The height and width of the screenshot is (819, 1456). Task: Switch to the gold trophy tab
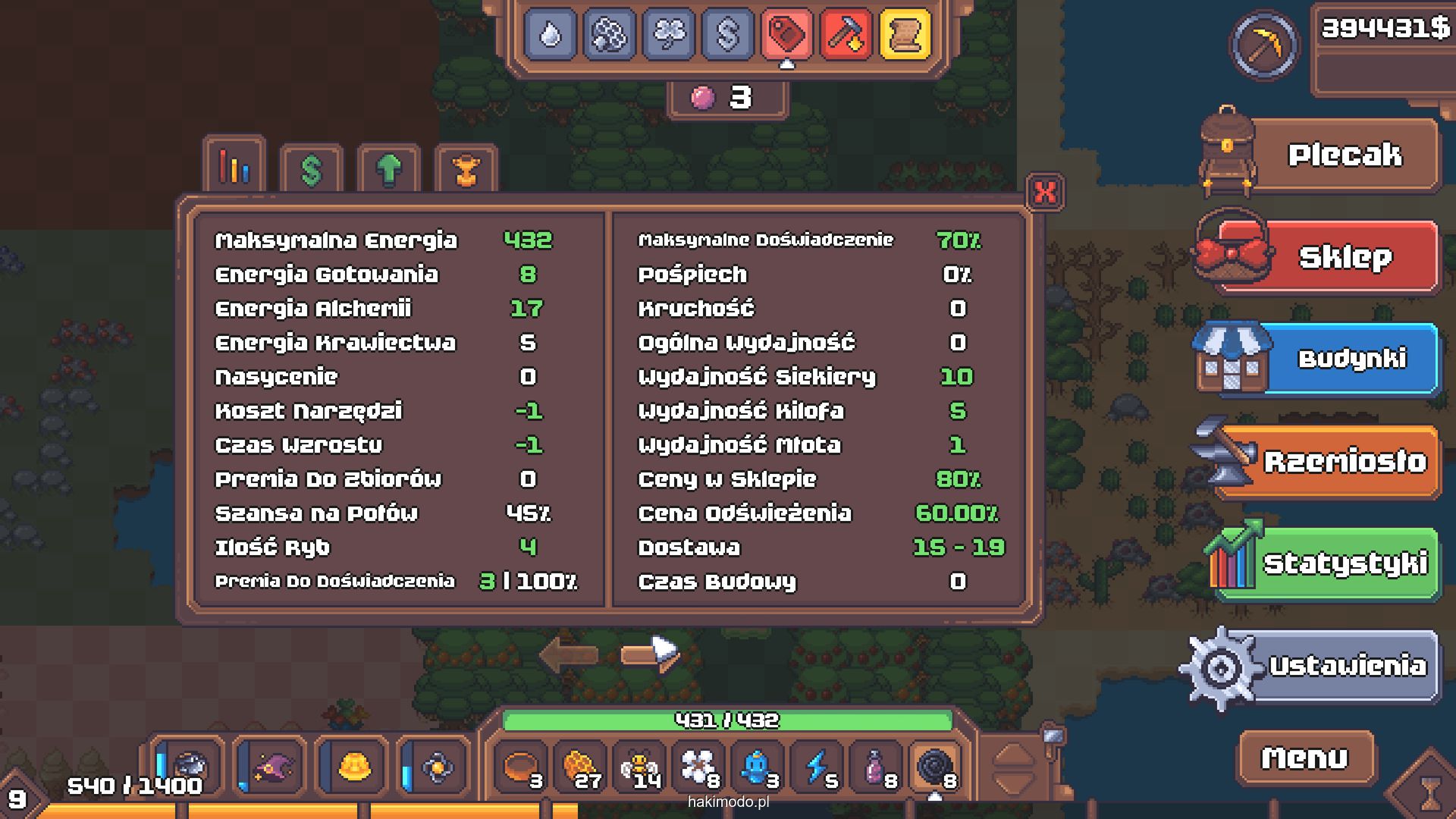tap(466, 170)
